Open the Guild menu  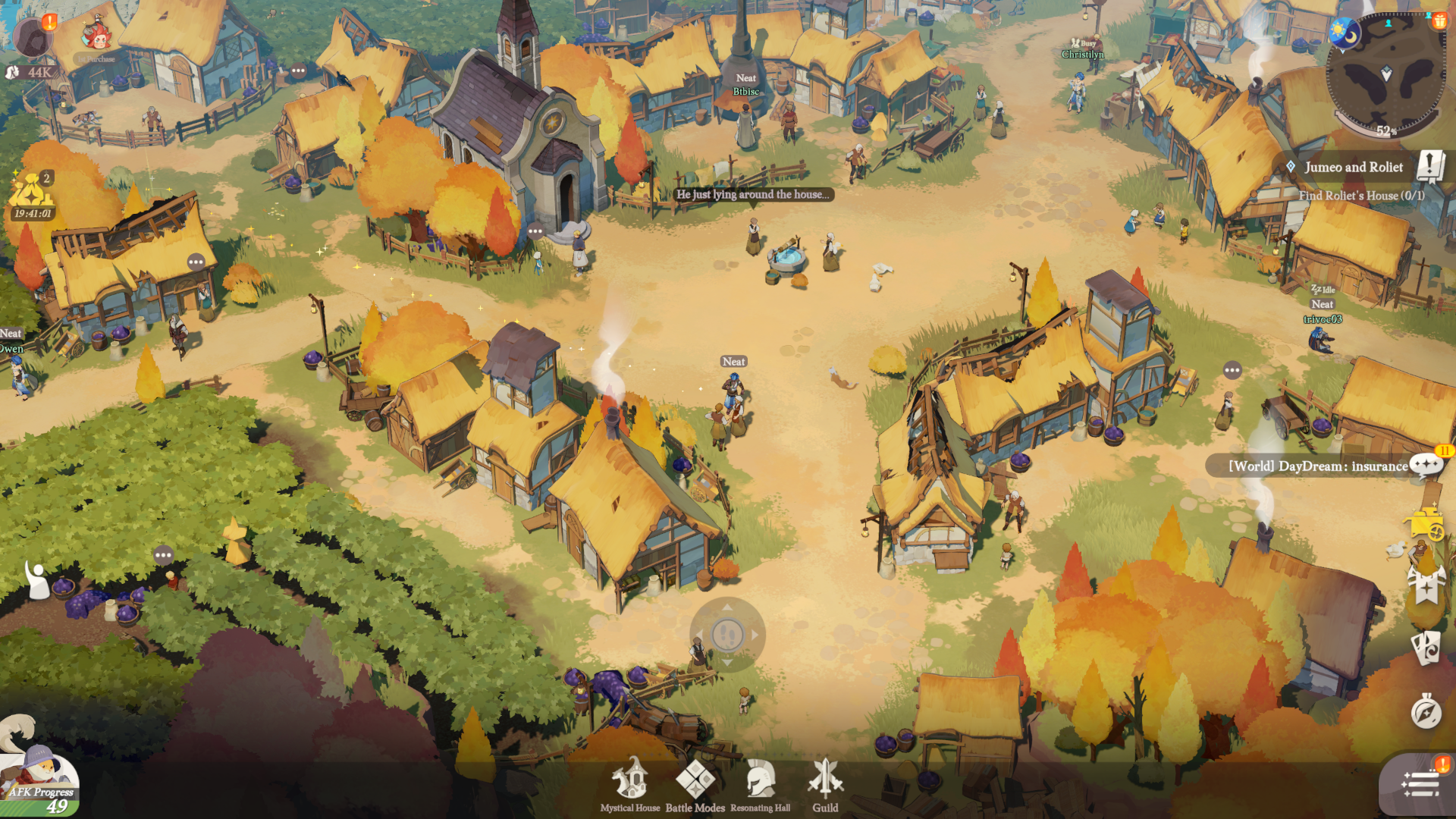825,786
